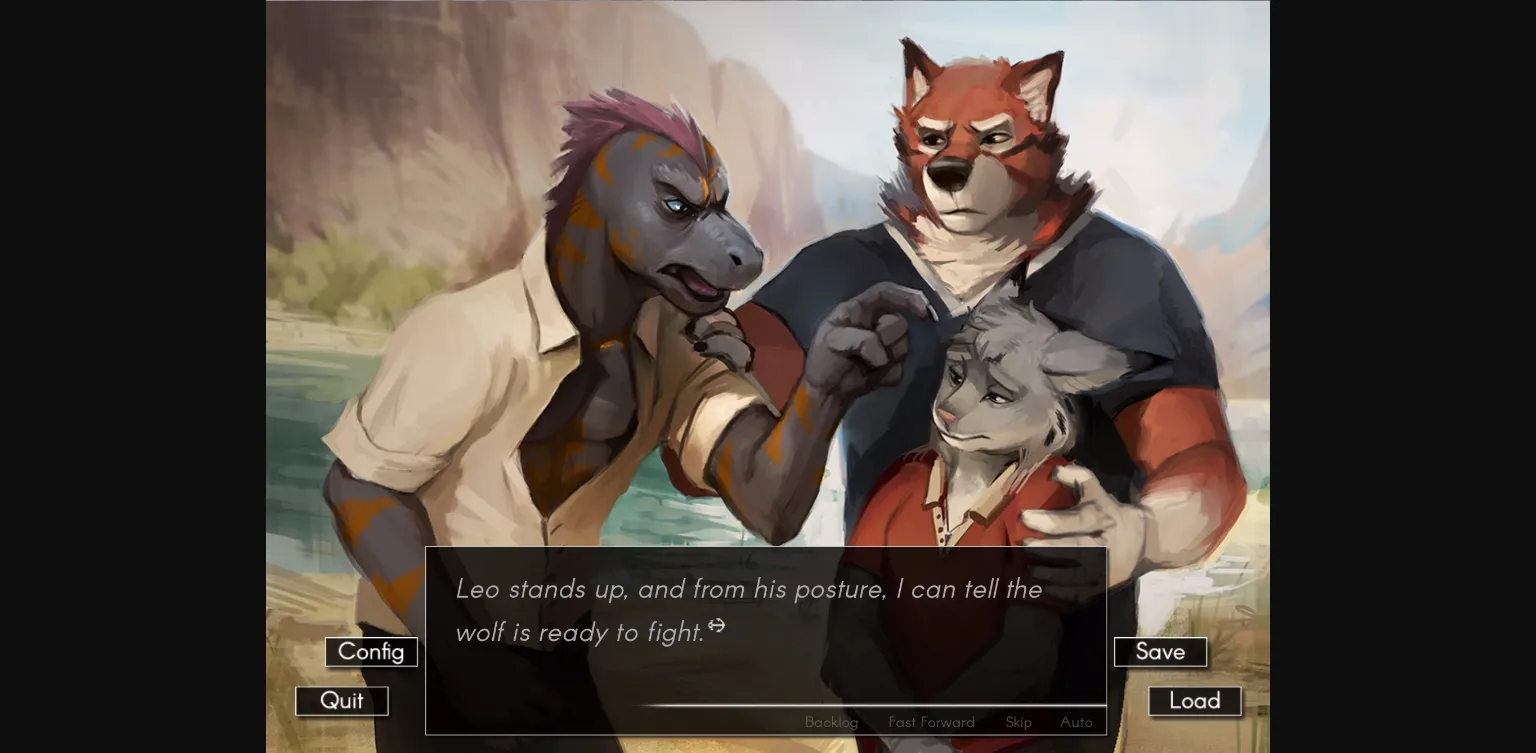Enable Fast Forward mode
Screen dimensions: 1536x753
click(931, 722)
